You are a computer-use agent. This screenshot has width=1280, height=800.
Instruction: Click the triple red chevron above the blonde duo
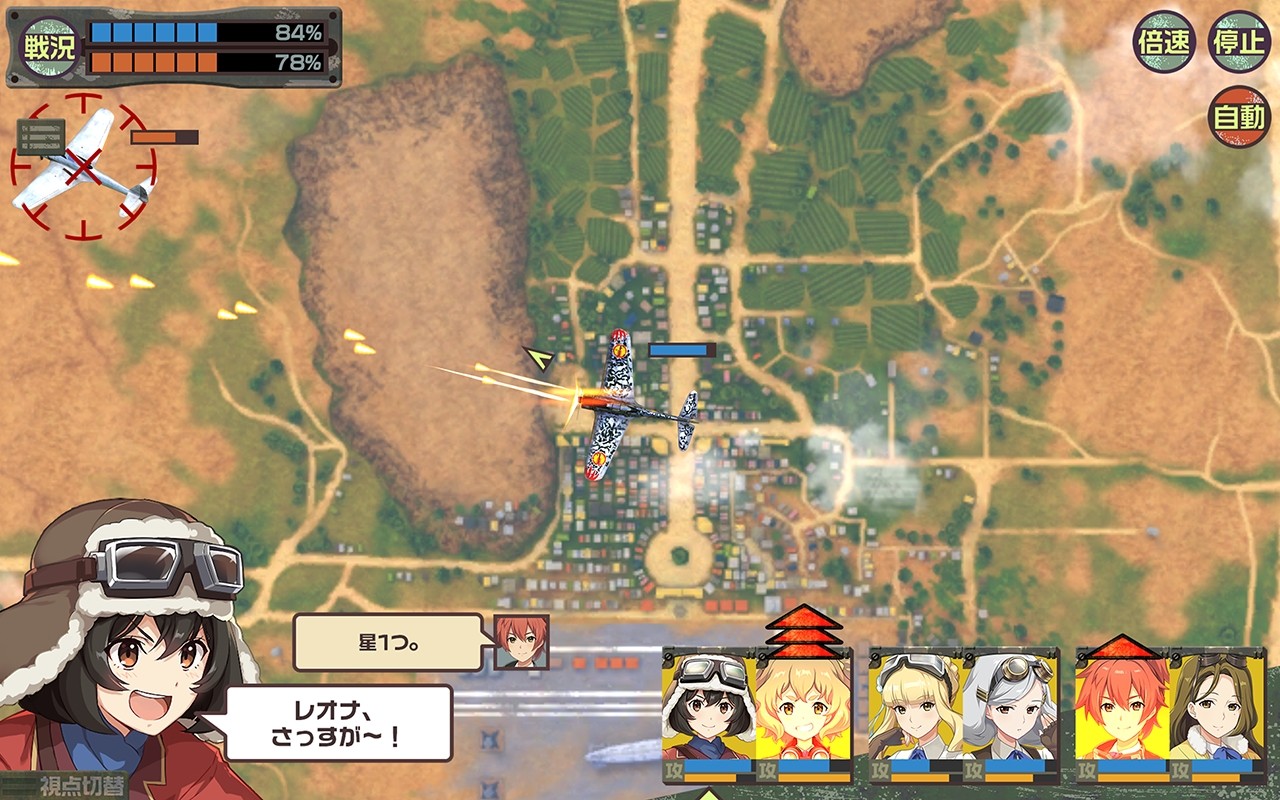(x=806, y=630)
